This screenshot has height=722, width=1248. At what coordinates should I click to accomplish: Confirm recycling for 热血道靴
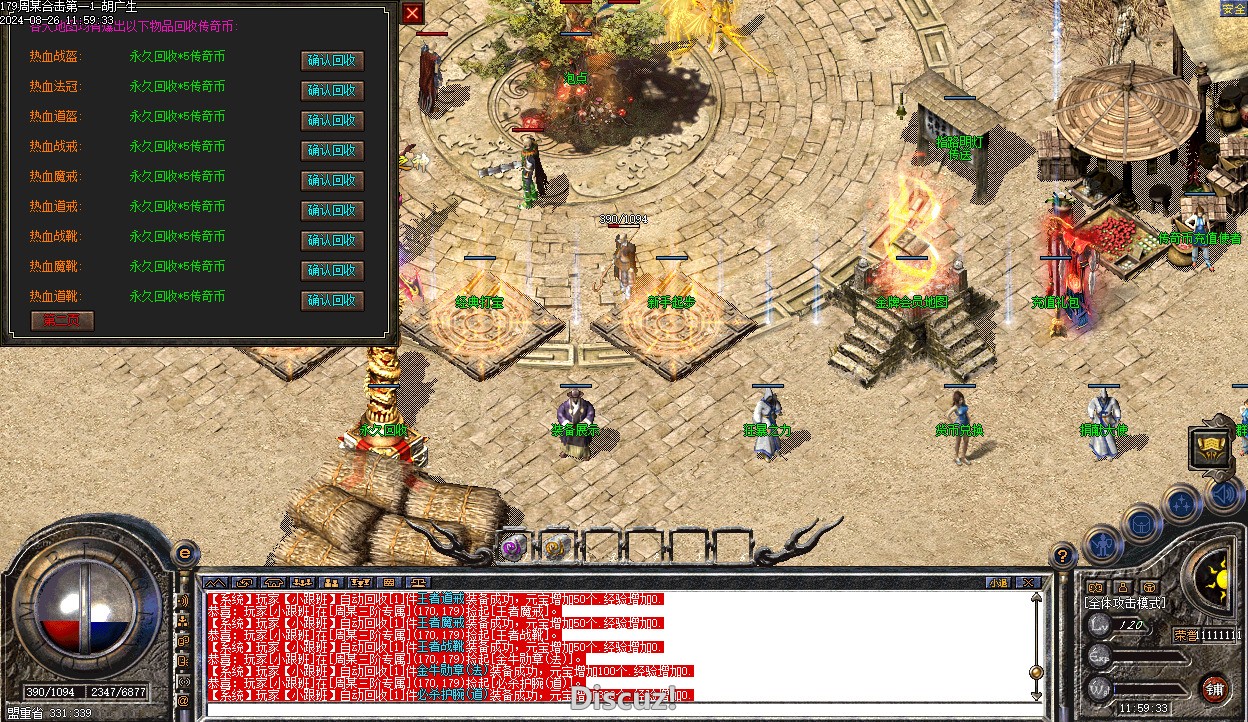332,301
